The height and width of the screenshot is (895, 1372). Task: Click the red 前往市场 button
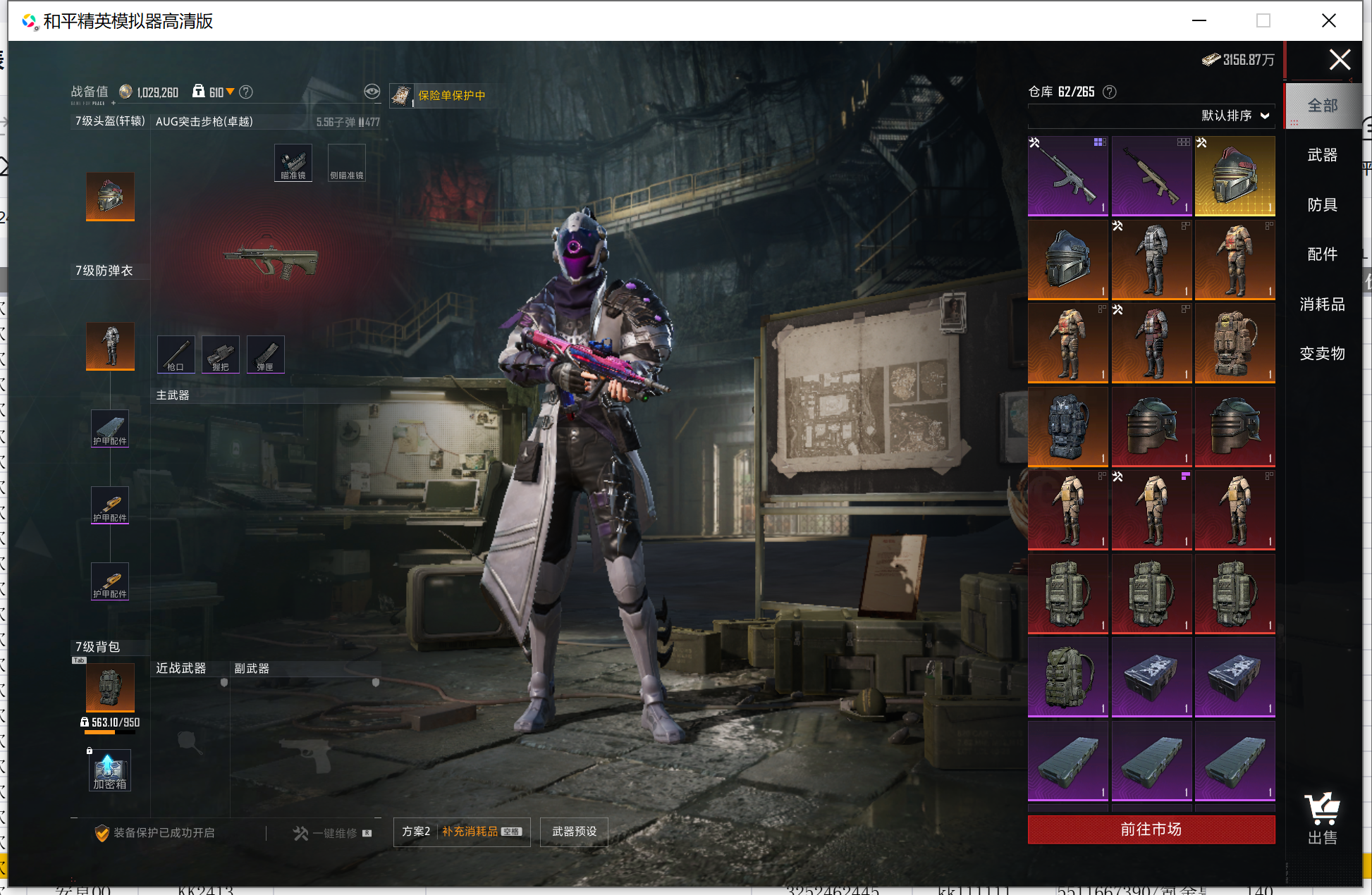[x=1151, y=829]
